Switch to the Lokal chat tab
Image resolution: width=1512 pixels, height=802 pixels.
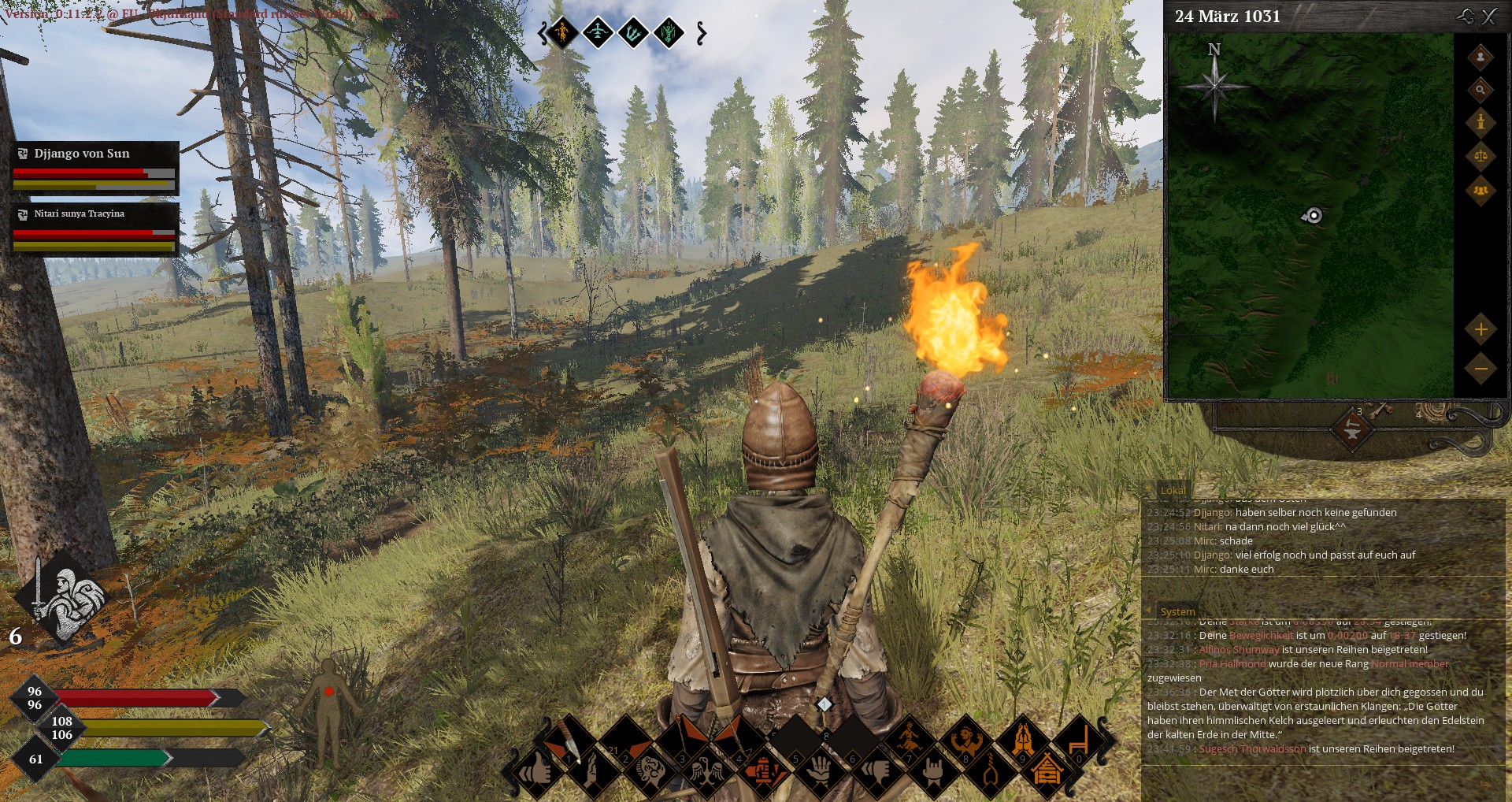coord(1173,490)
